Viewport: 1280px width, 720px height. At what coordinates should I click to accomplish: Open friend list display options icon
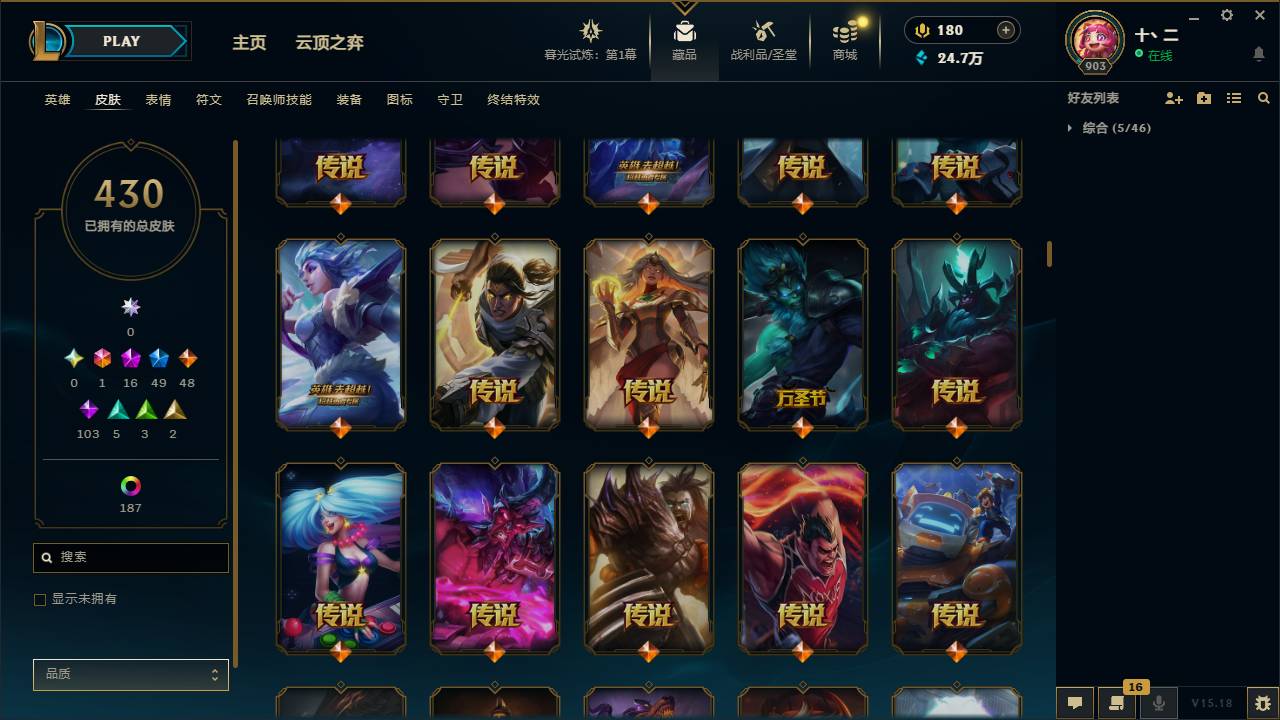(1233, 97)
